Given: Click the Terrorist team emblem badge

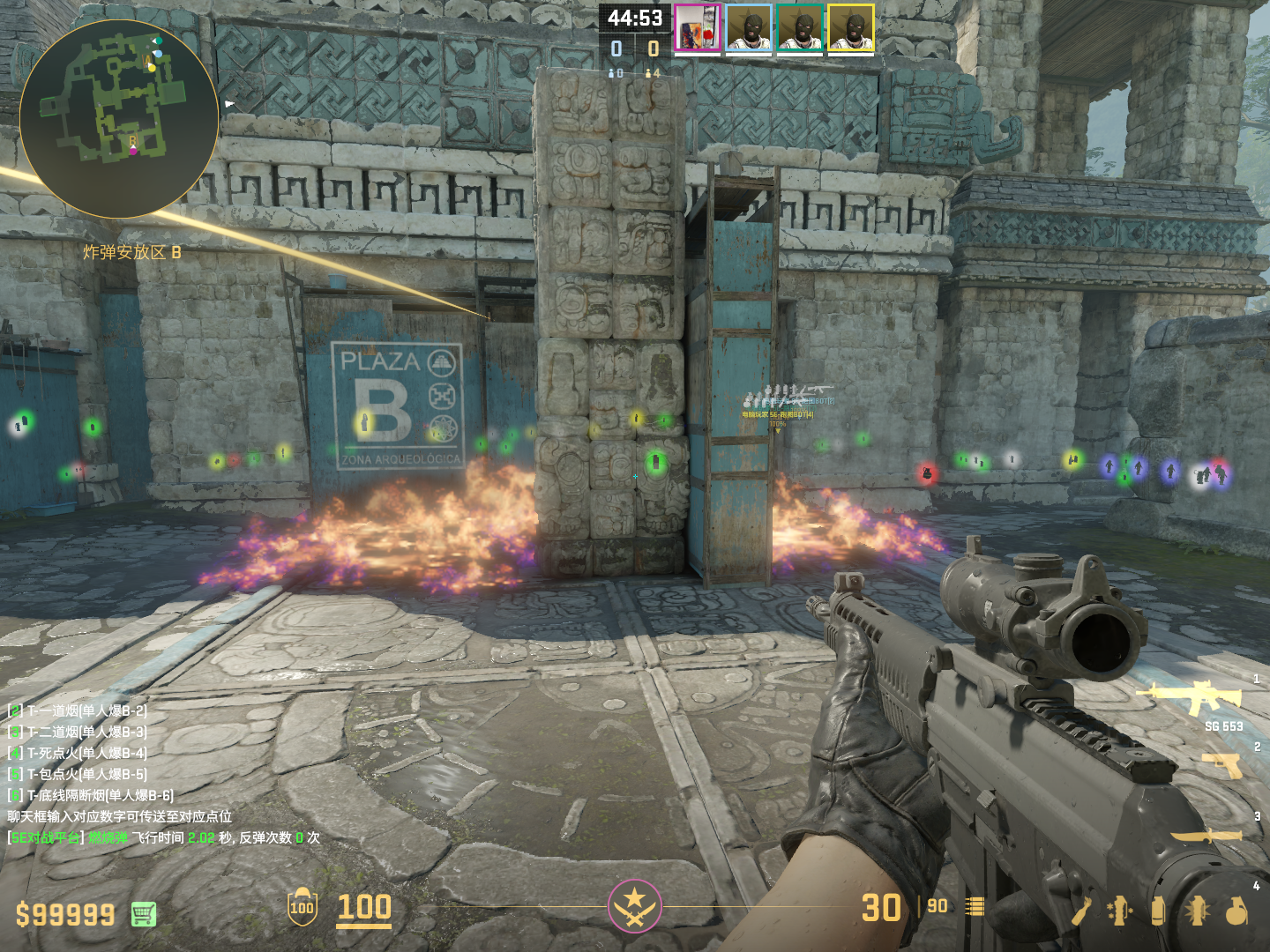Looking at the screenshot, I should tap(634, 905).
